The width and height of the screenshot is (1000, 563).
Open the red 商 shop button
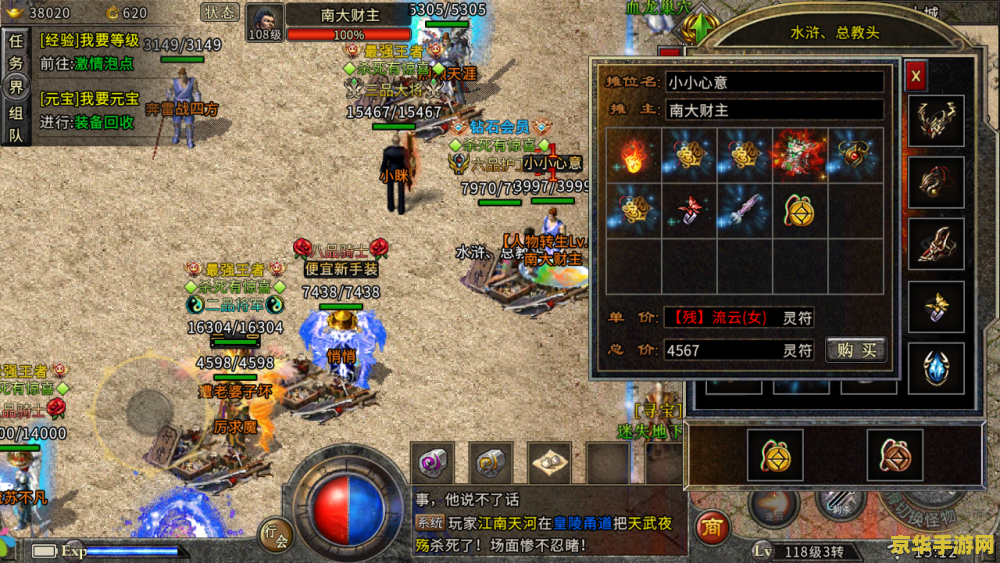pyautogui.click(x=712, y=525)
